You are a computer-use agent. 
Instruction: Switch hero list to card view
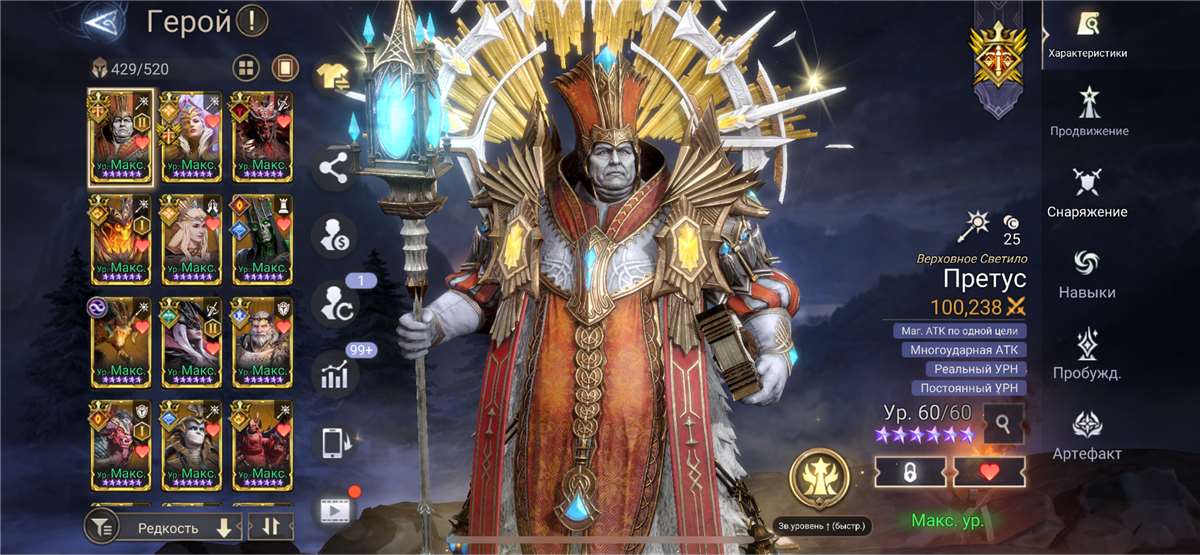click(285, 68)
